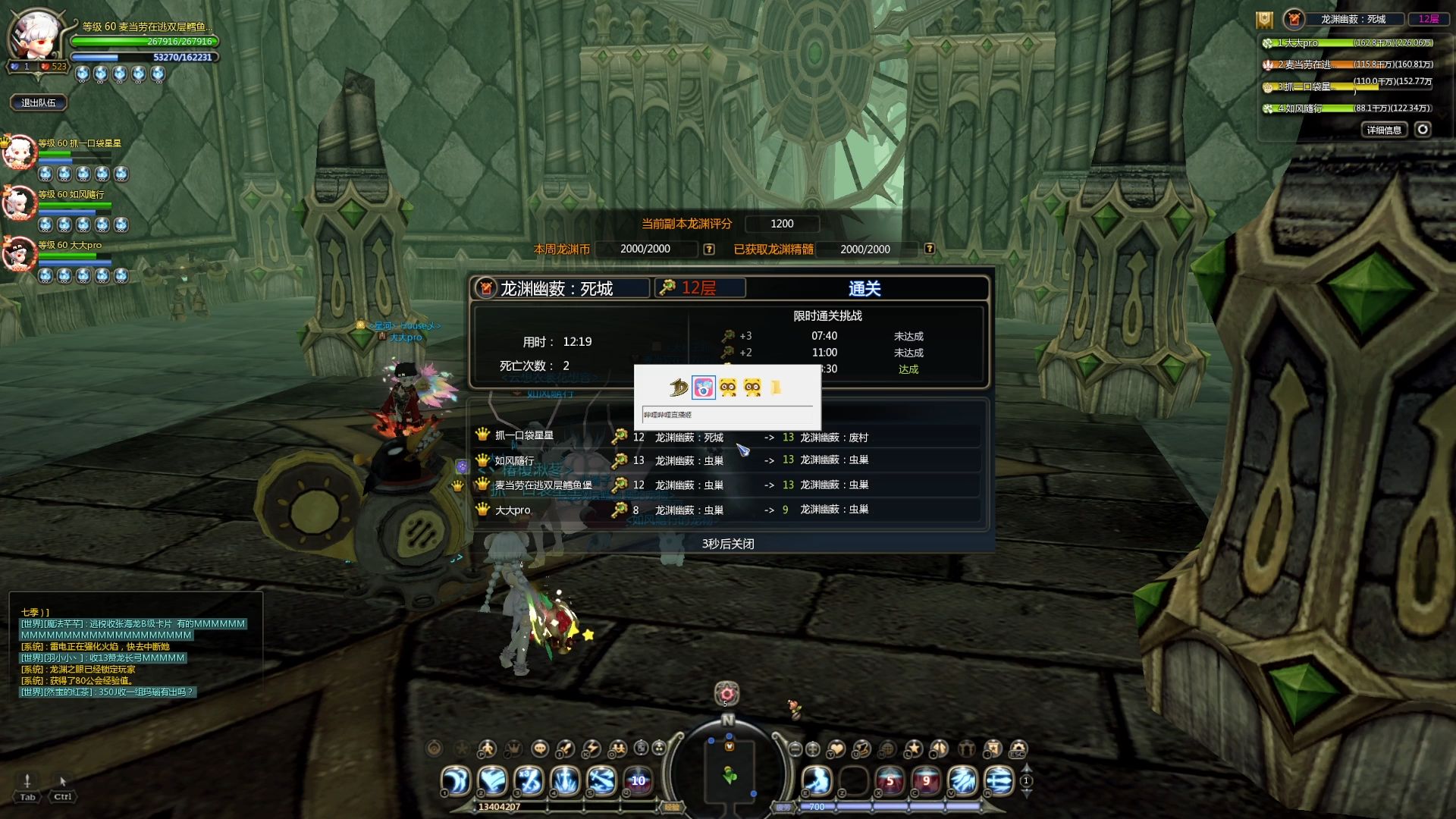This screenshot has width=1456, height=819.
Task: Reset damage meter with the circular refresh button
Action: [x=1423, y=130]
